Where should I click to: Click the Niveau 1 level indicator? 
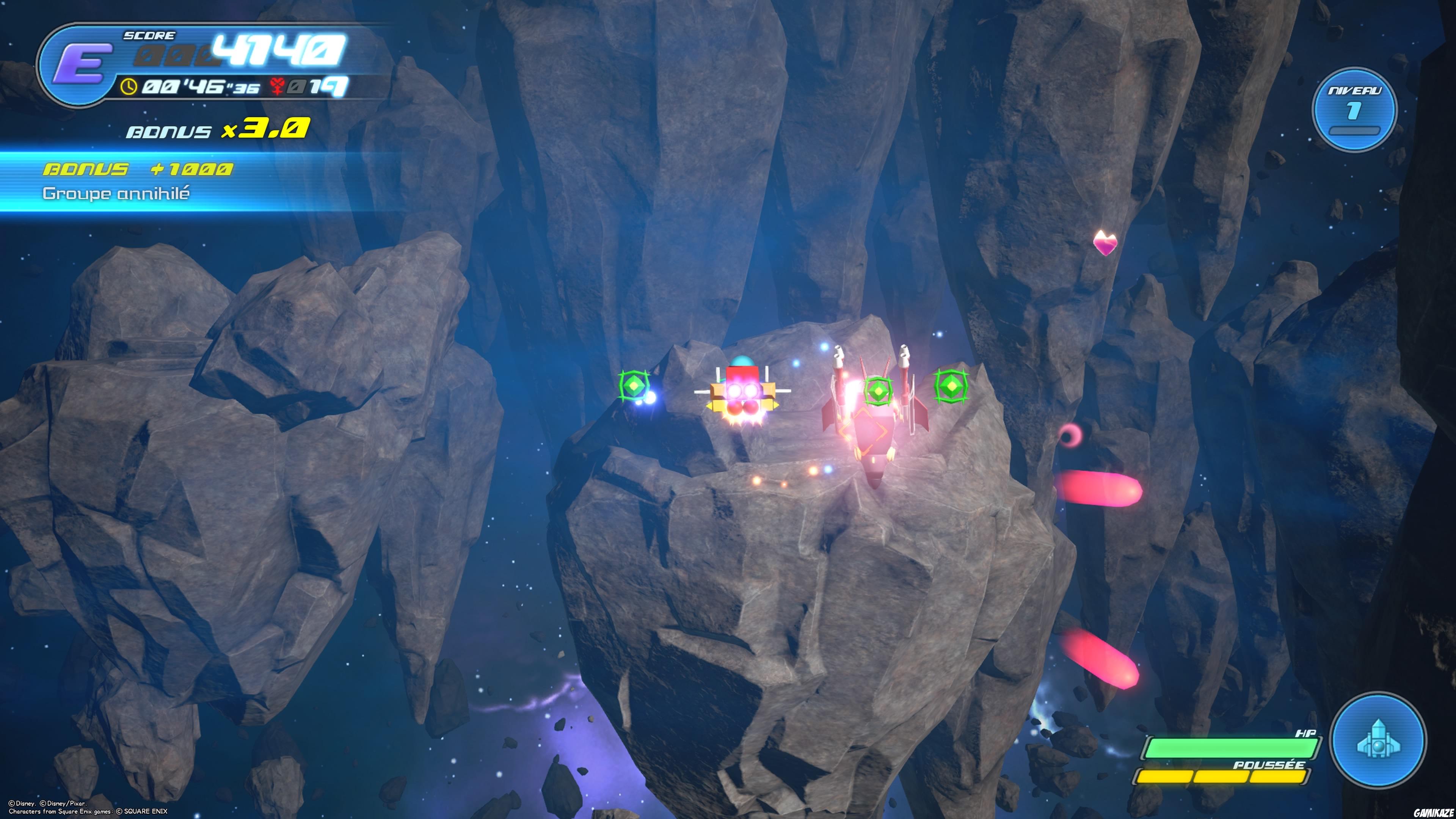tap(1354, 110)
